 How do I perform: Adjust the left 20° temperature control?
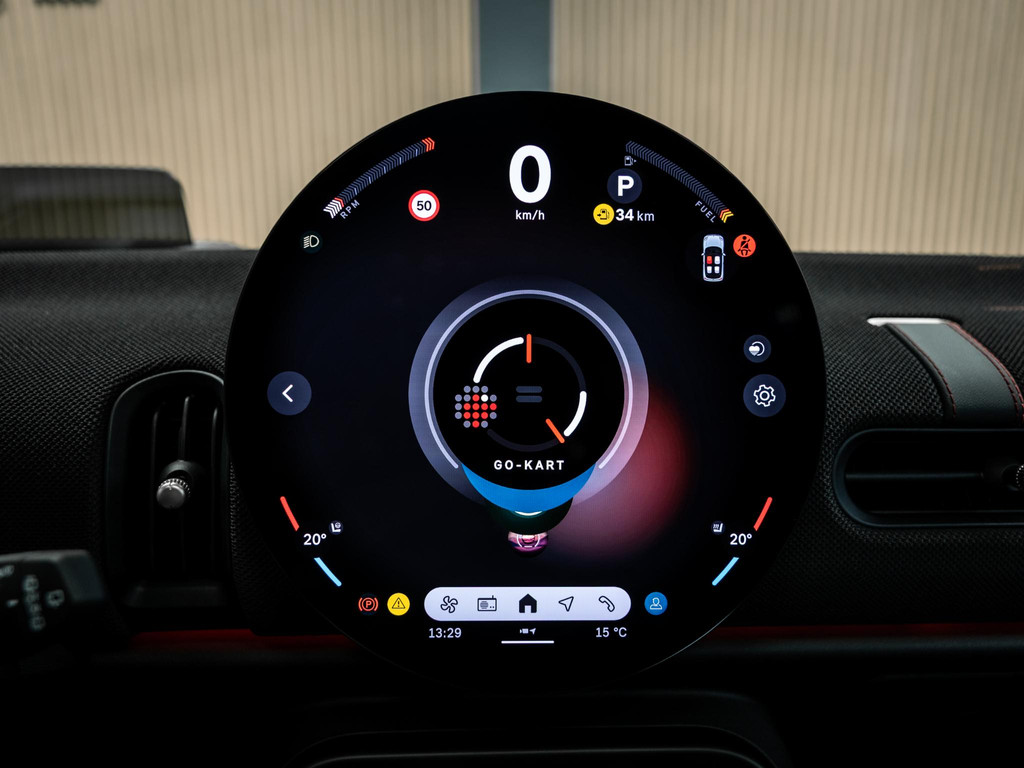[x=315, y=539]
